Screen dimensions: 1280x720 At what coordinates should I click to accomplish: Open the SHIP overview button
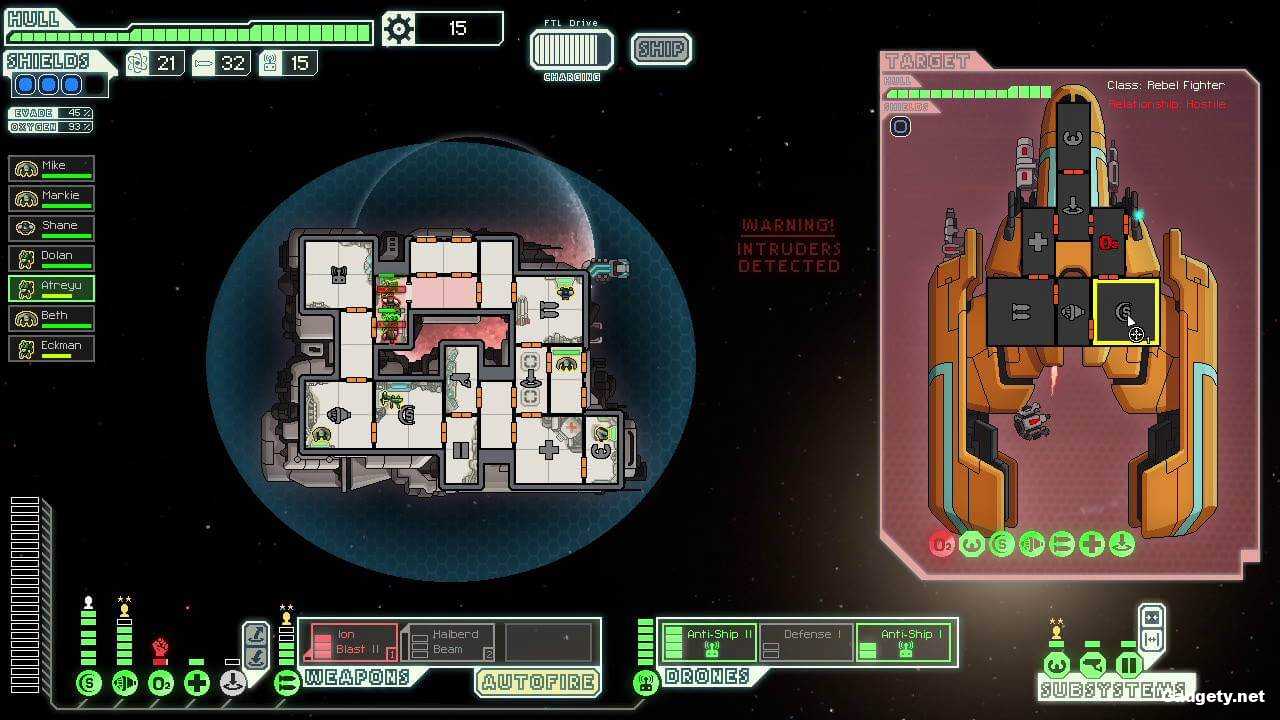(660, 48)
